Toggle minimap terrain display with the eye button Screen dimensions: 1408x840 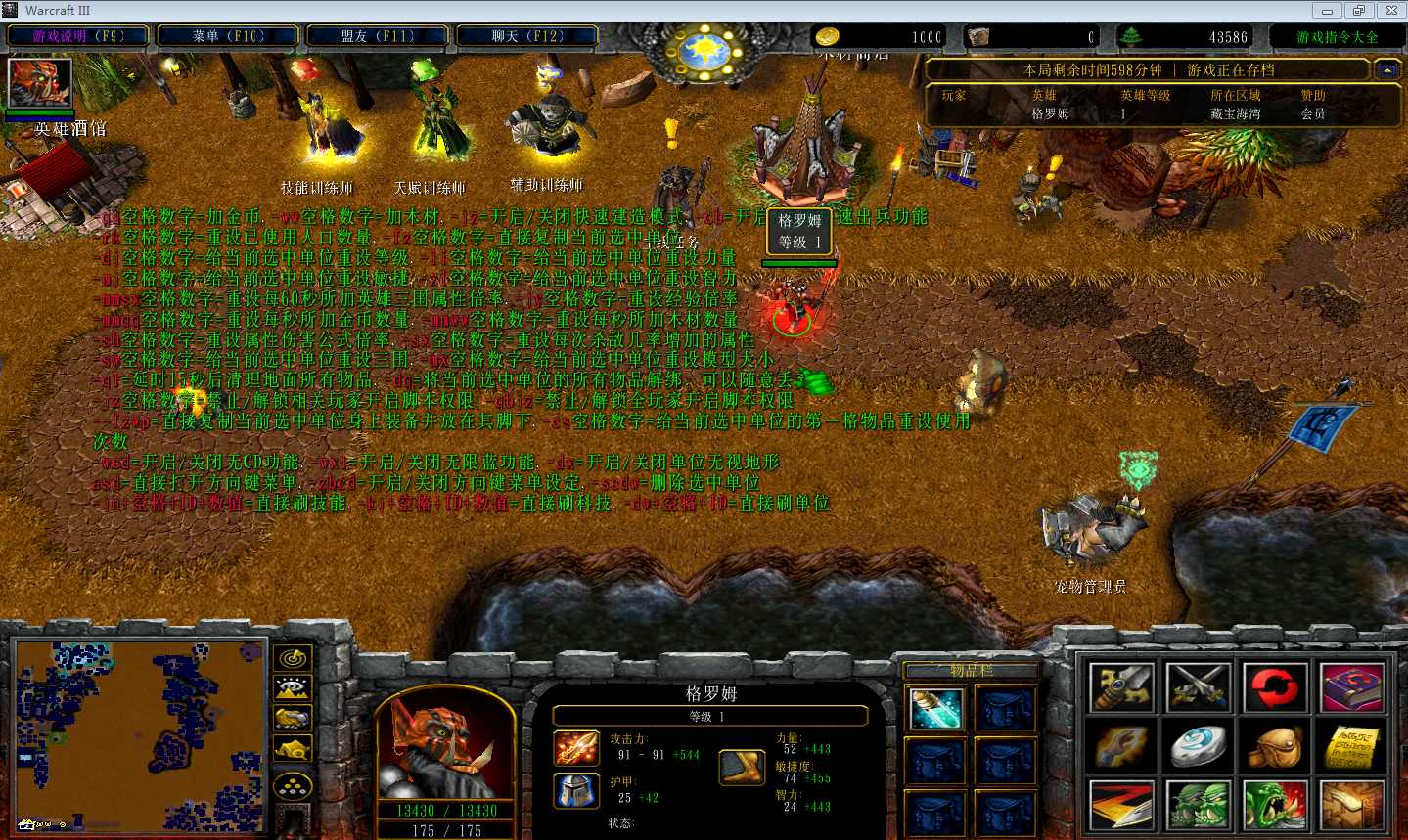click(293, 689)
